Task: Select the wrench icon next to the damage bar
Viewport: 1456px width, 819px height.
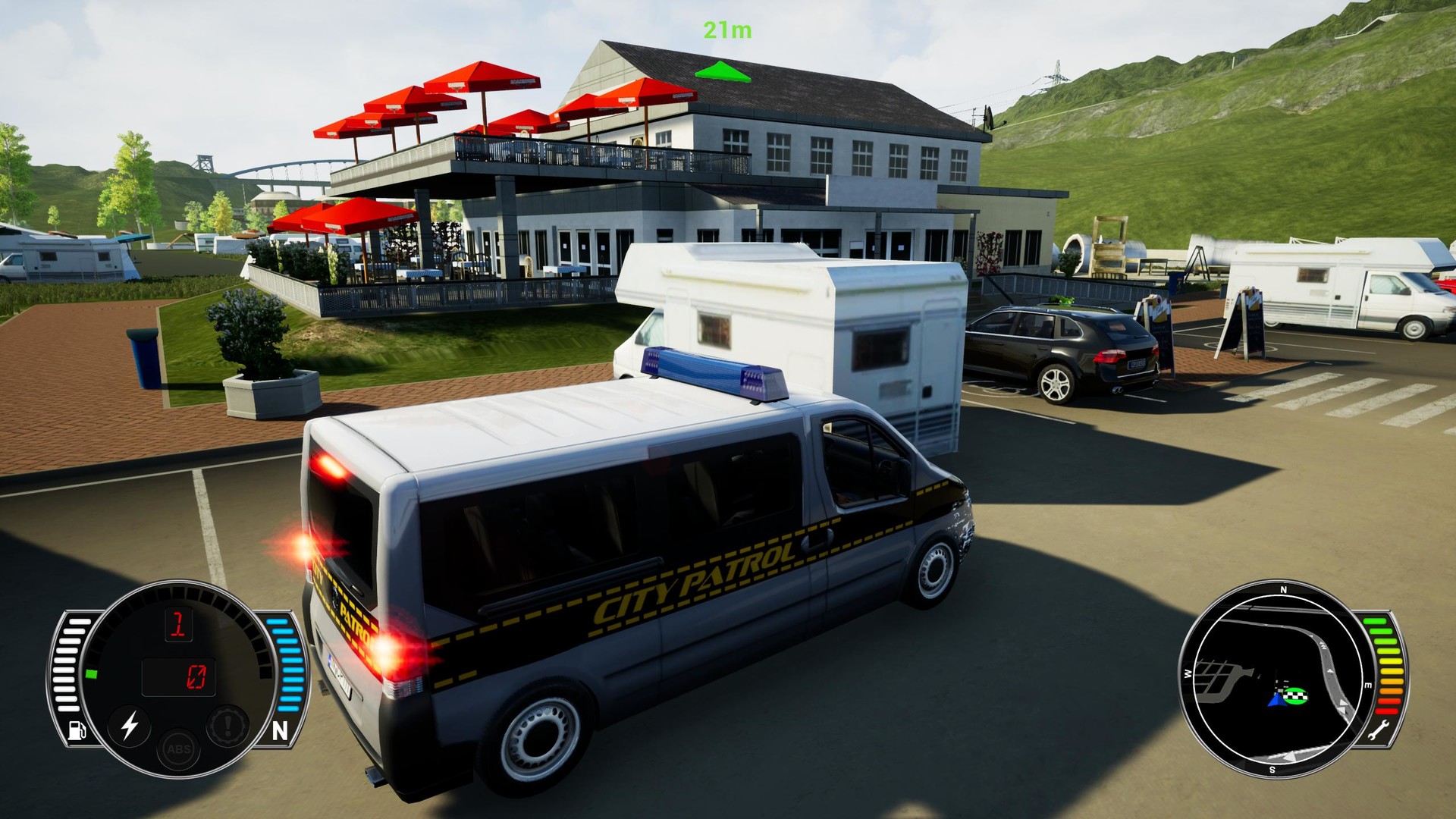Action: (1379, 730)
